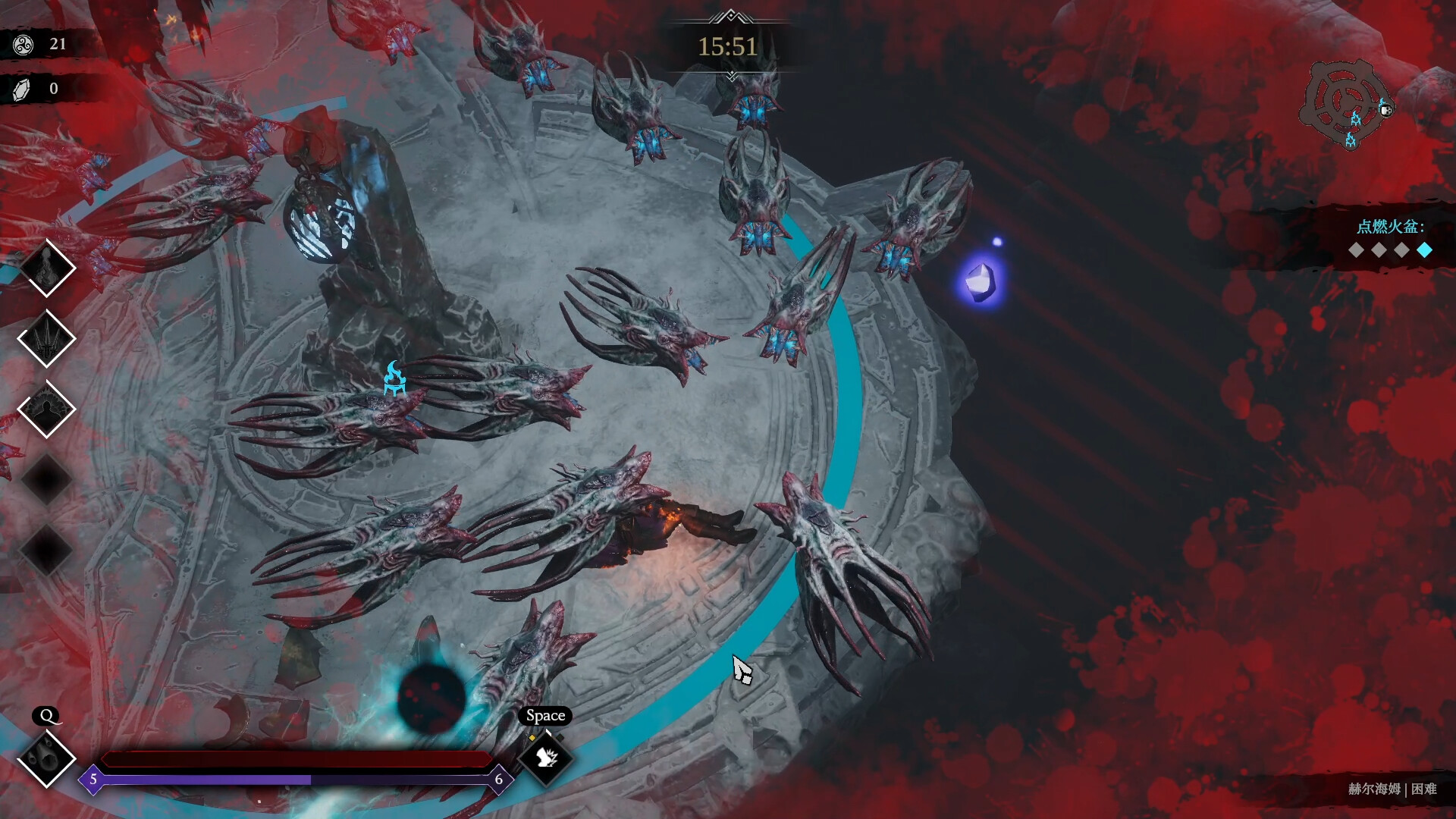Select the first ability icon on the left sidebar

click(47, 267)
